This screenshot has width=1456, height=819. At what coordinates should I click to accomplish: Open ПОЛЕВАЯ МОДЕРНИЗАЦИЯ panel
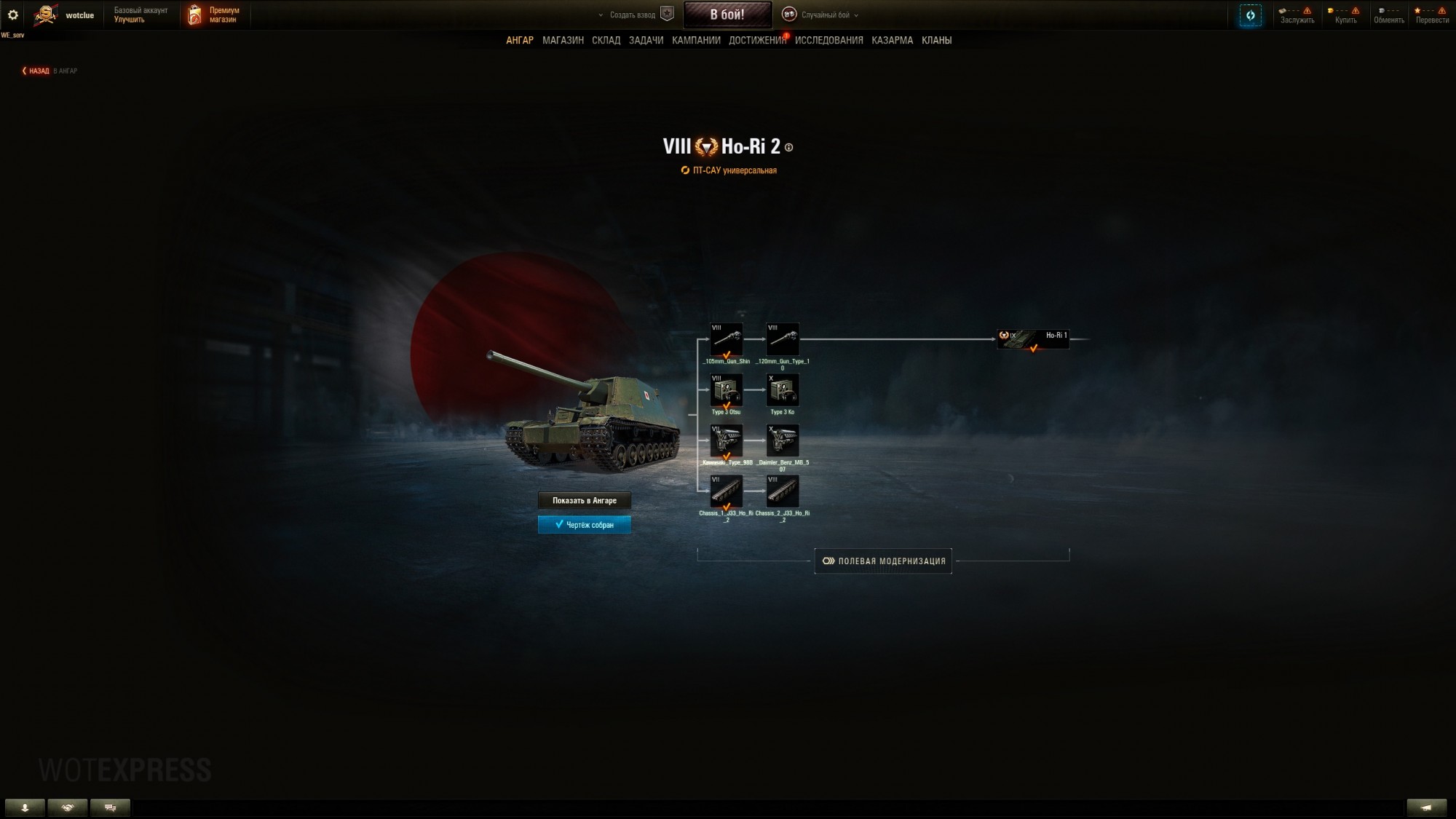[x=883, y=561]
